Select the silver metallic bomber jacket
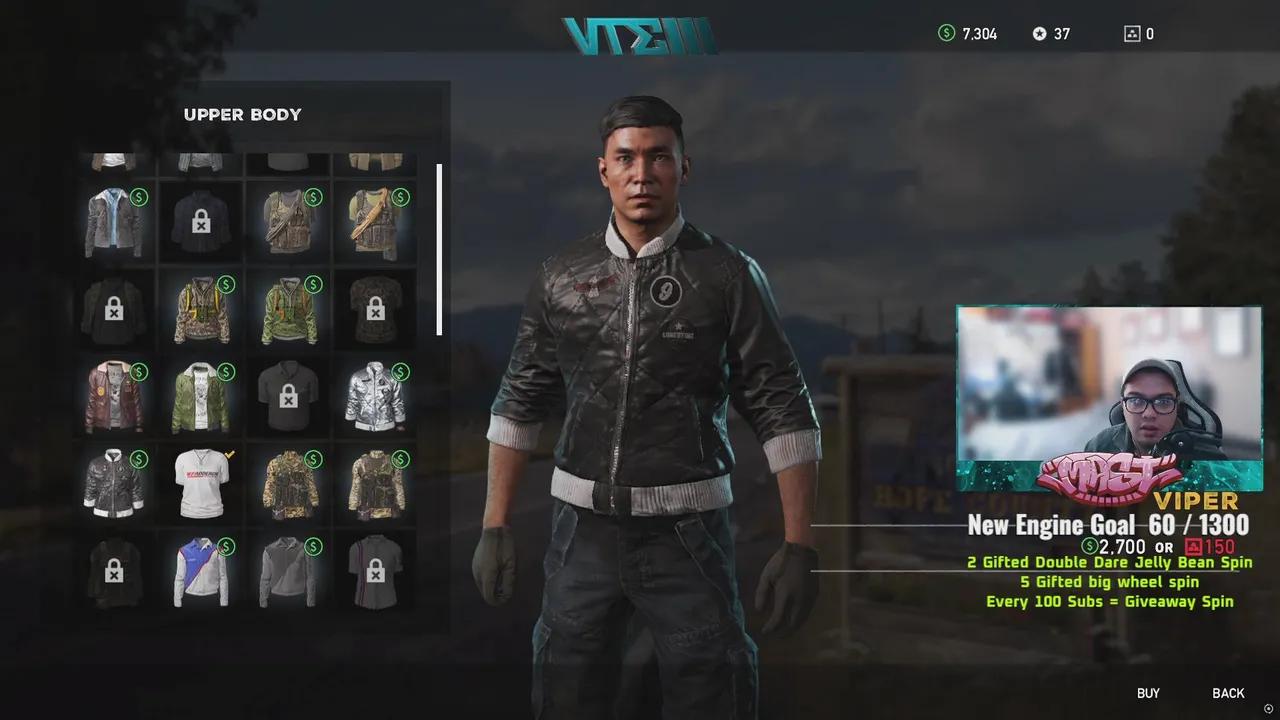The width and height of the screenshot is (1280, 720). click(375, 397)
